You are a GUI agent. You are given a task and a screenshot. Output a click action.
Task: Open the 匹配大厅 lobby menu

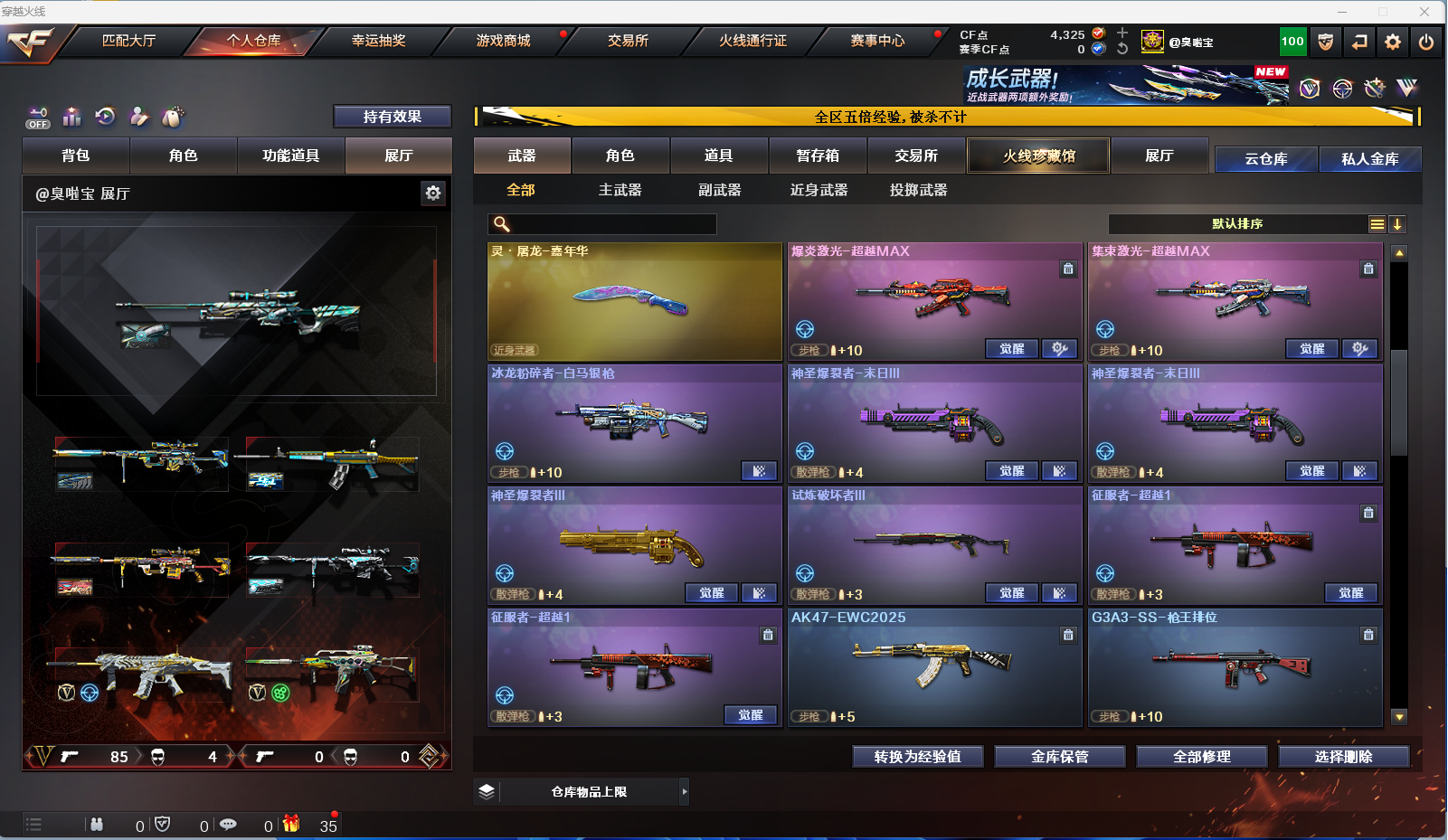[x=128, y=41]
